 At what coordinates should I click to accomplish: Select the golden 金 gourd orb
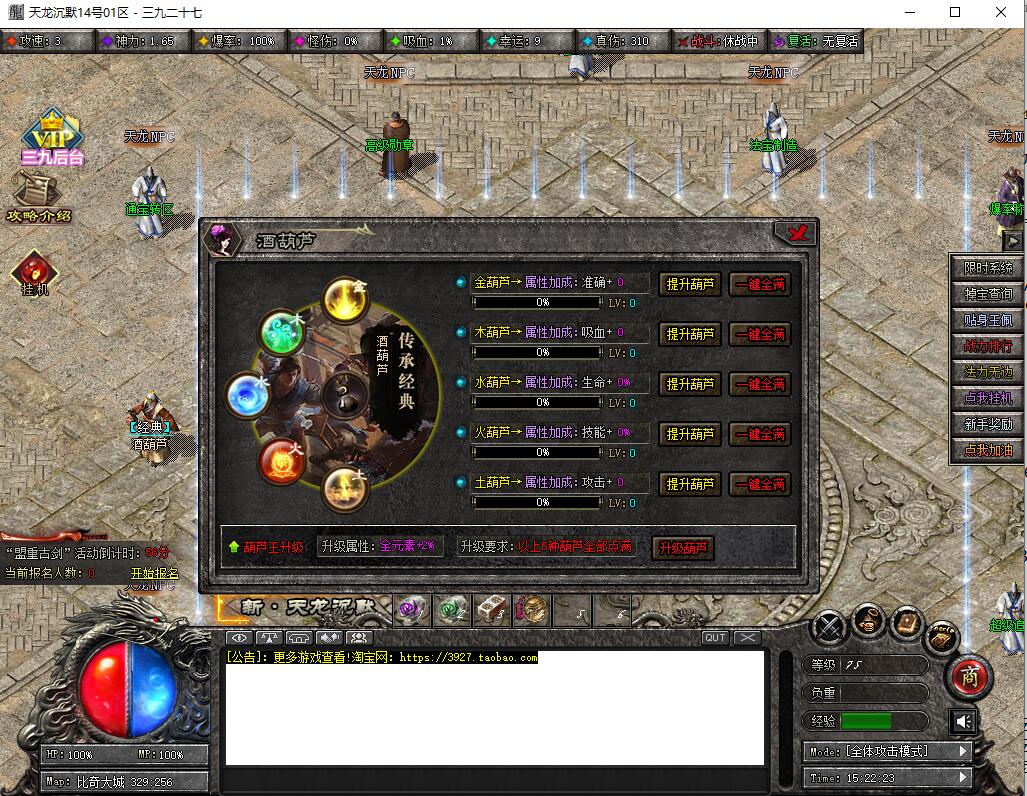(x=346, y=300)
